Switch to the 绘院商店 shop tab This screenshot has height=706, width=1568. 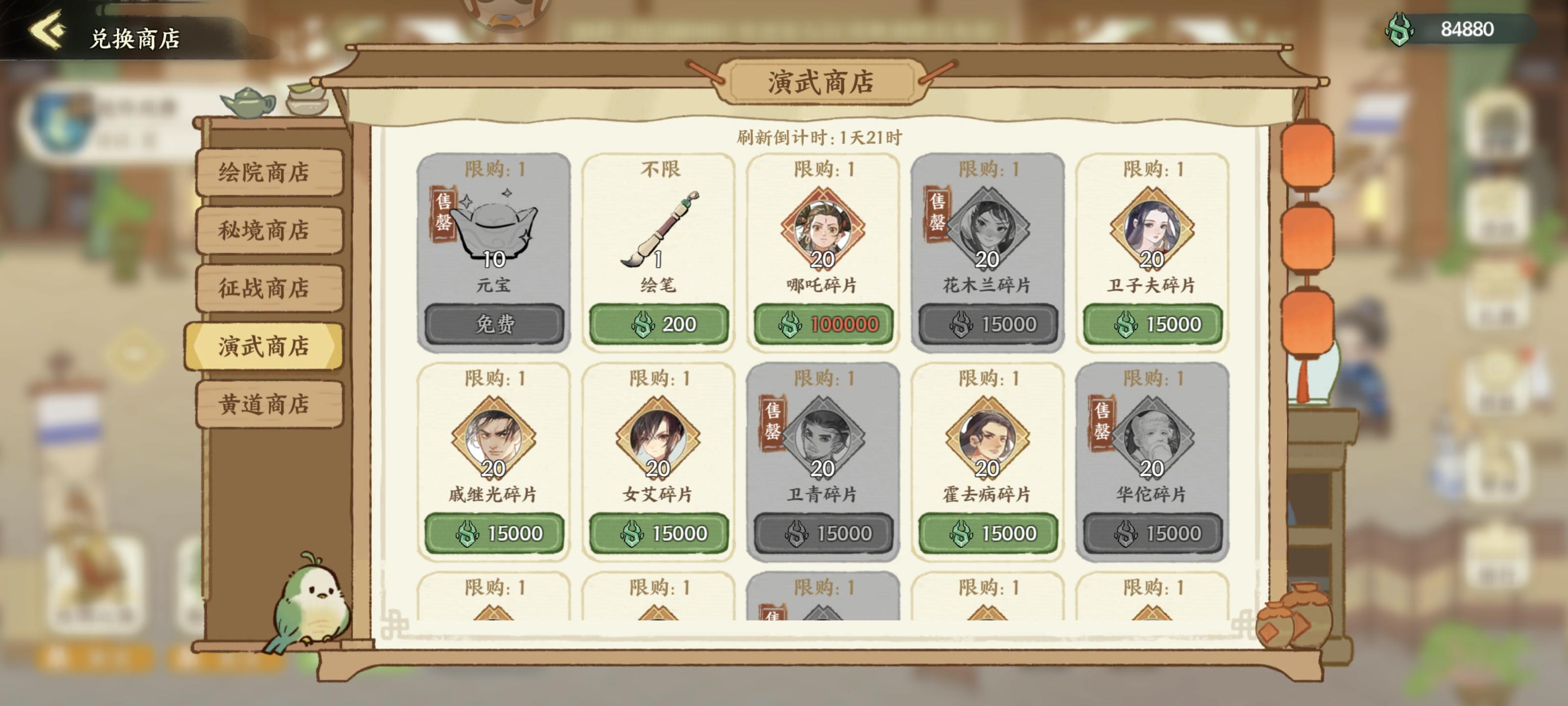point(269,173)
